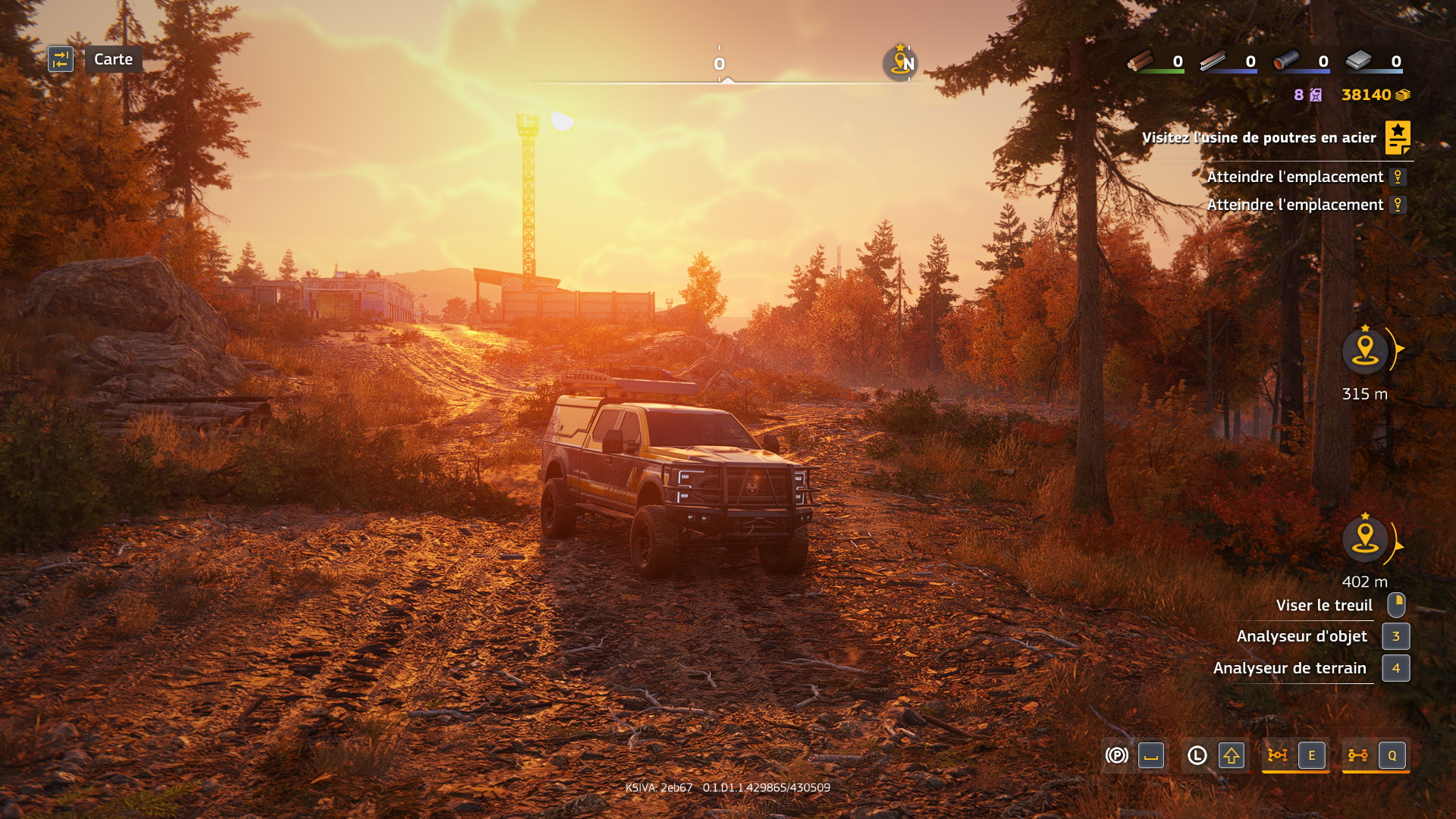The image size is (1456, 819).
Task: Toggle the parking brake icon
Action: click(1116, 755)
